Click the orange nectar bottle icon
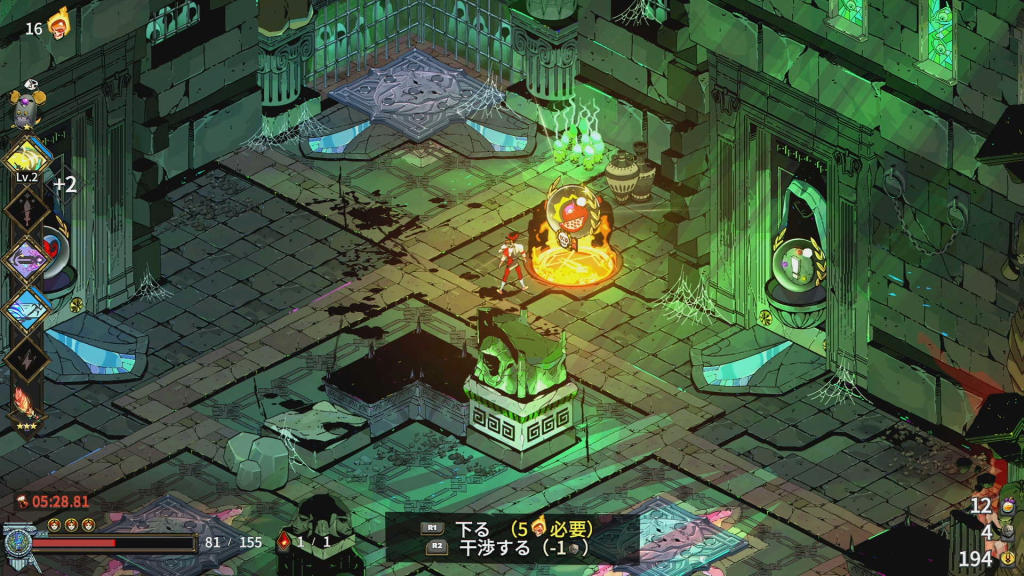This screenshot has width=1024, height=576. click(x=1006, y=507)
